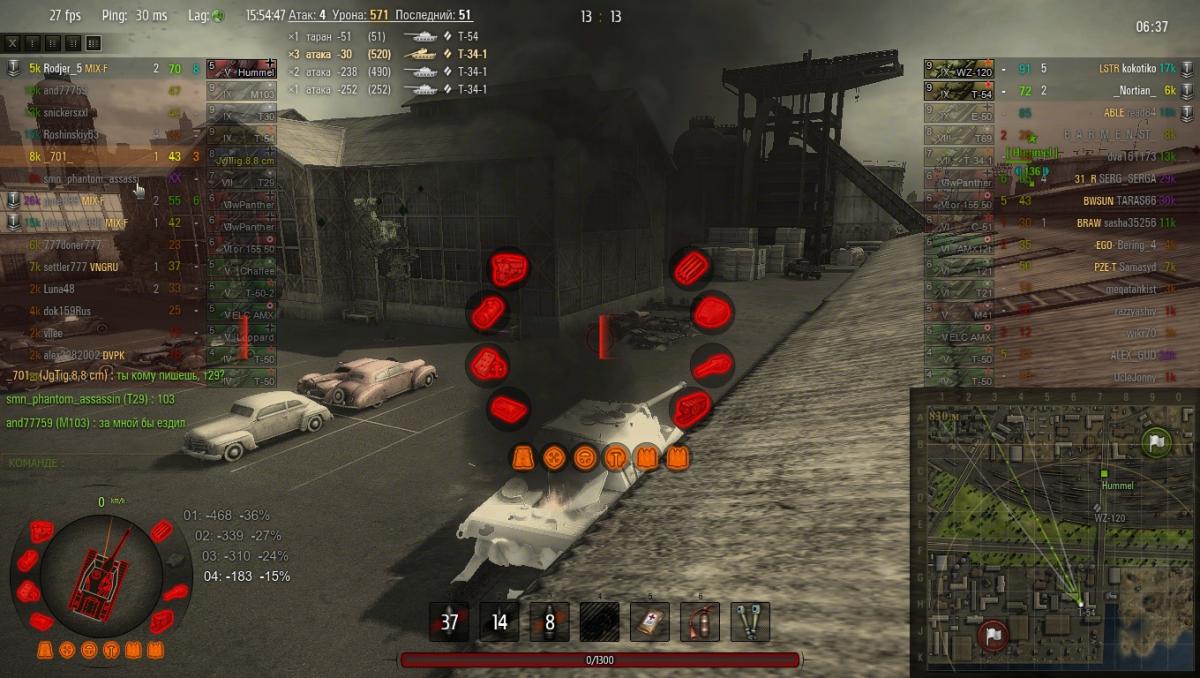The width and height of the screenshot is (1200, 678).
Task: Use the repair tools consumable
Action: pyautogui.click(x=750, y=622)
